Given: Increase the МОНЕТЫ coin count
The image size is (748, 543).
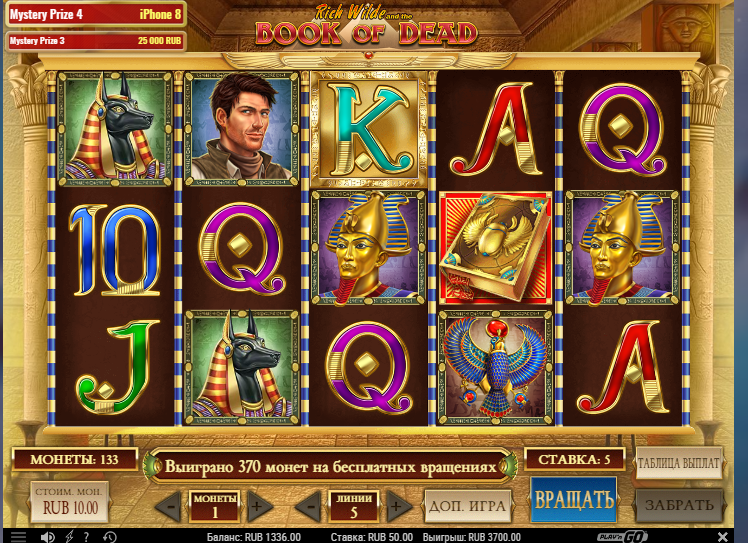Looking at the screenshot, I should click(256, 505).
